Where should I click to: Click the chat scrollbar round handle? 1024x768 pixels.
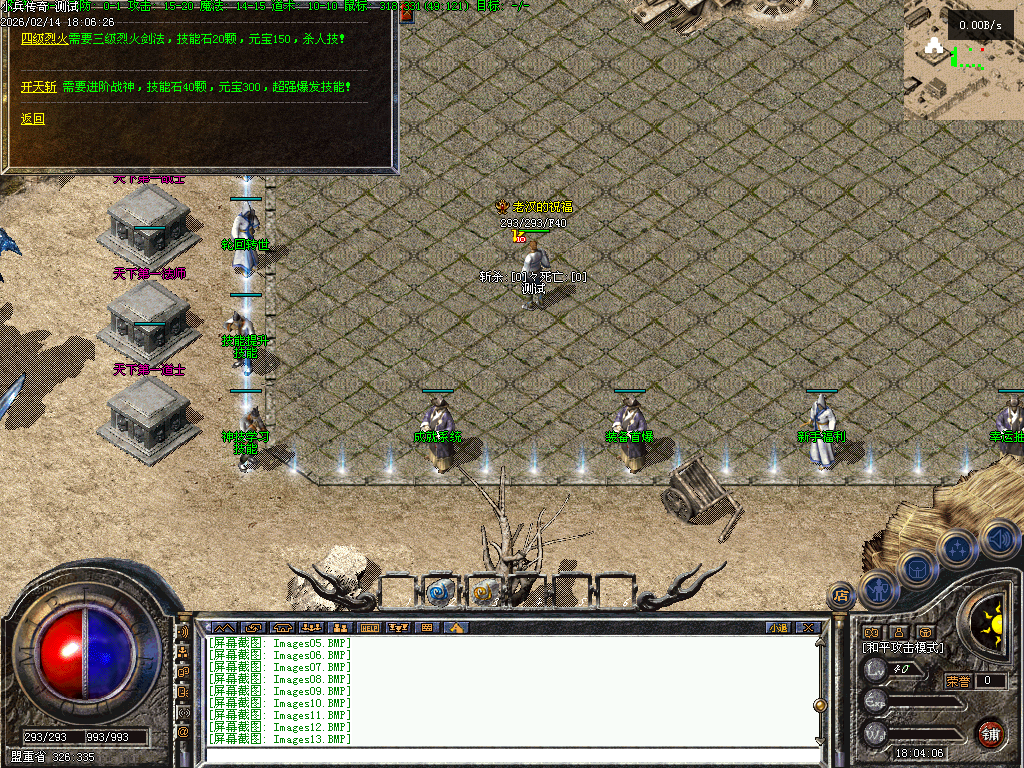click(820, 704)
